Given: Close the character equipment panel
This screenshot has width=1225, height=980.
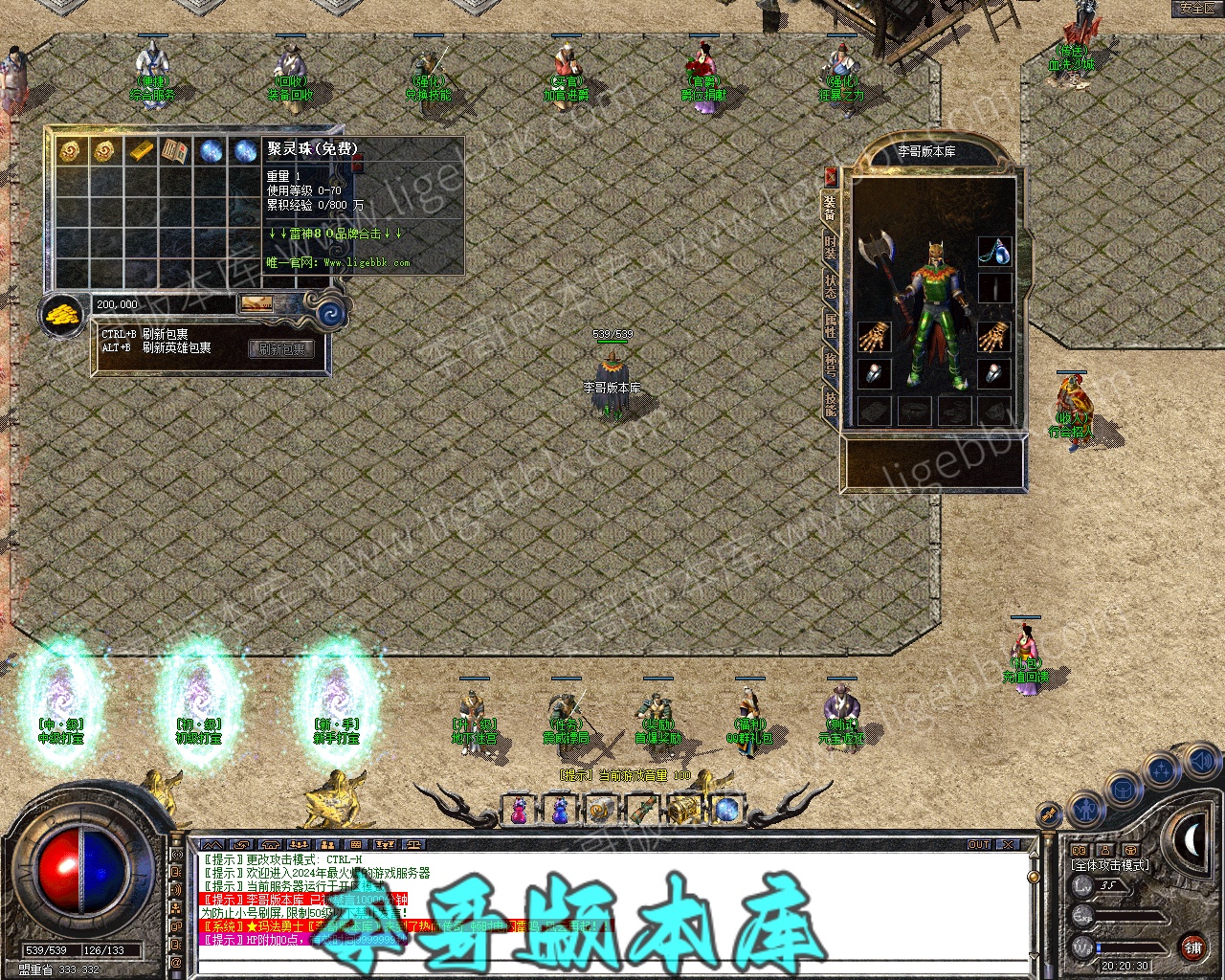Looking at the screenshot, I should point(831,177).
